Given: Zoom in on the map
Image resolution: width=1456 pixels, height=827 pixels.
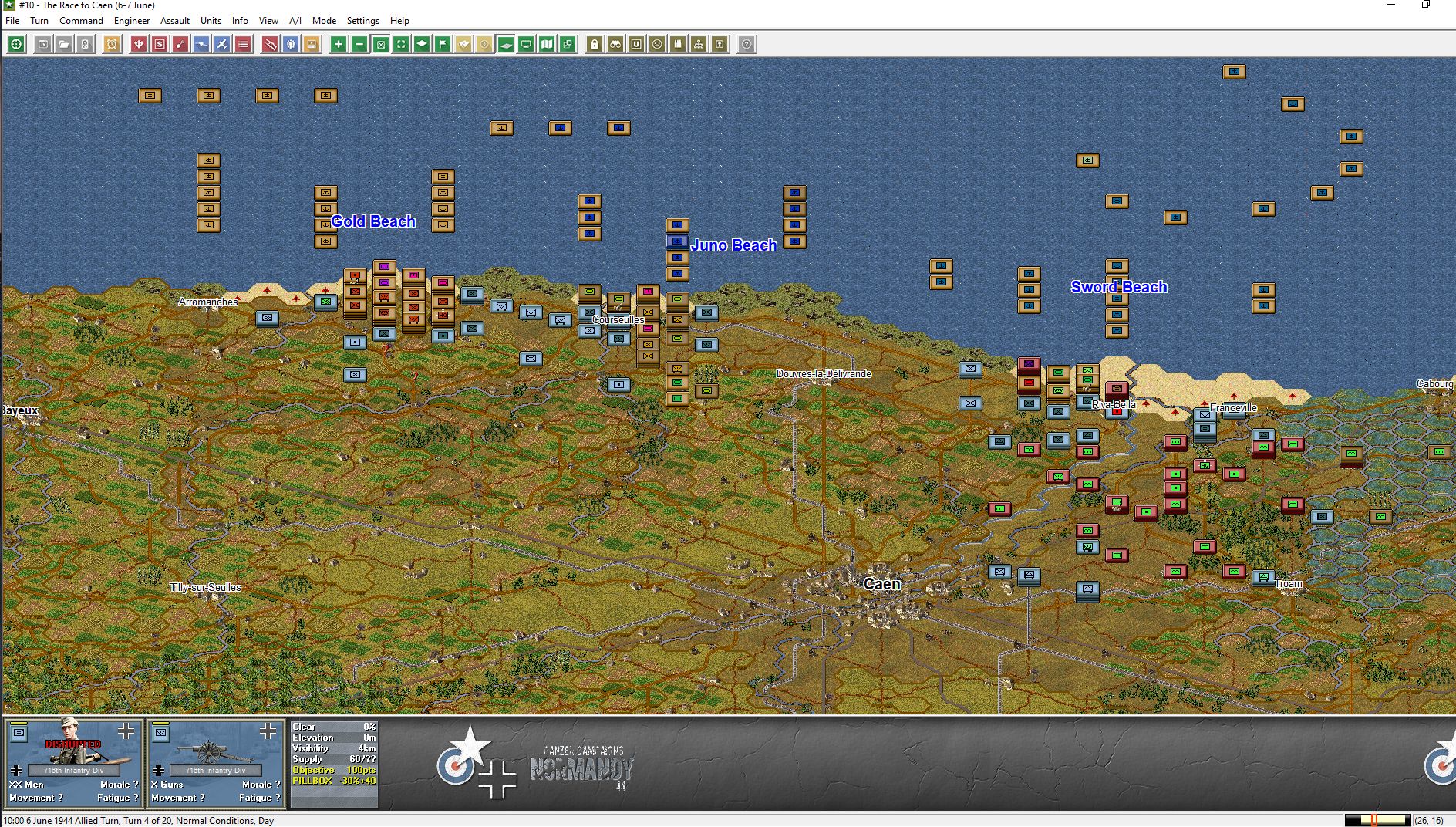Looking at the screenshot, I should coord(337,45).
